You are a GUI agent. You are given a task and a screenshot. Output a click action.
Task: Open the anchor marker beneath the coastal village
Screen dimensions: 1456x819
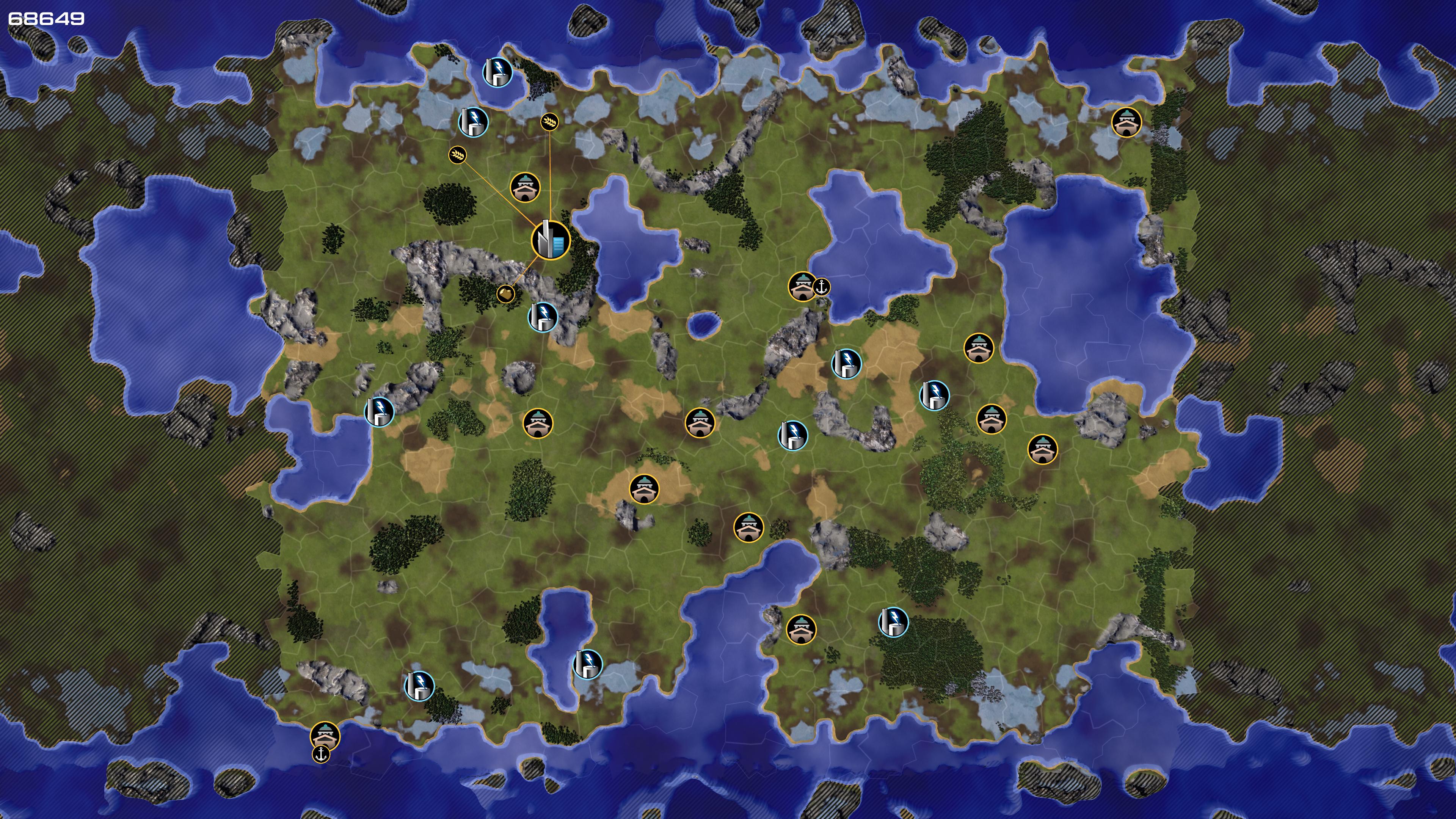[321, 754]
